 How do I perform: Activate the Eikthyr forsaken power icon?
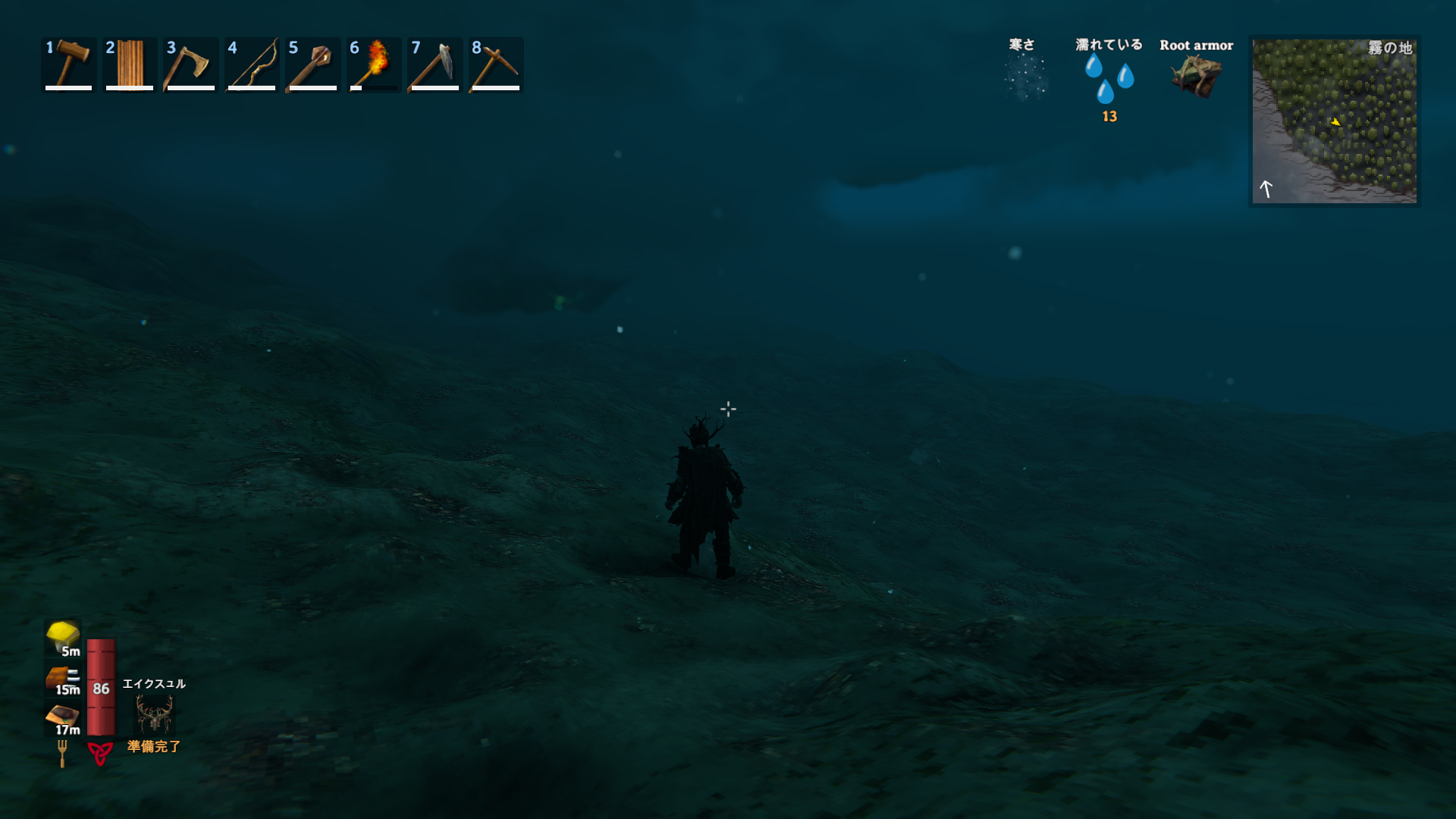(155, 714)
